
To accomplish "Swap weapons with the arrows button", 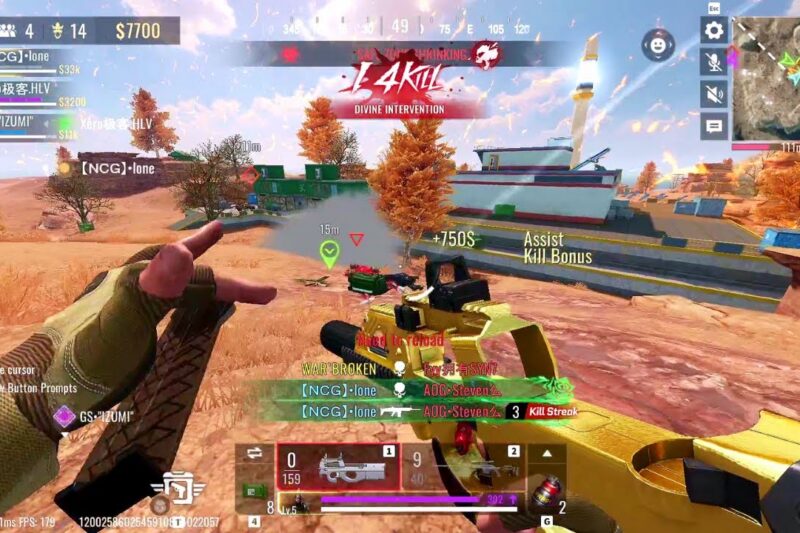I will pos(254,453).
